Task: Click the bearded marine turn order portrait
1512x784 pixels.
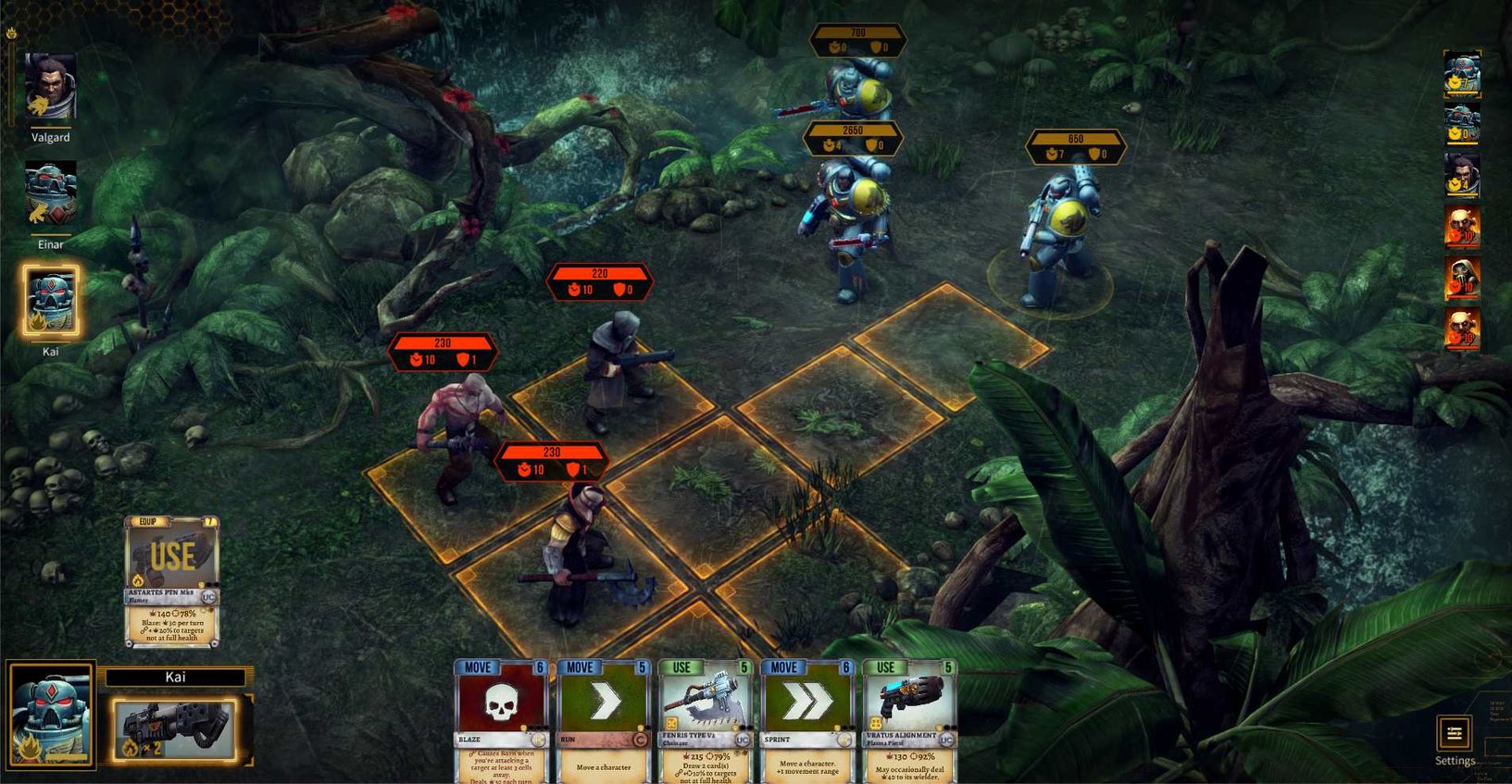Action: [1463, 175]
